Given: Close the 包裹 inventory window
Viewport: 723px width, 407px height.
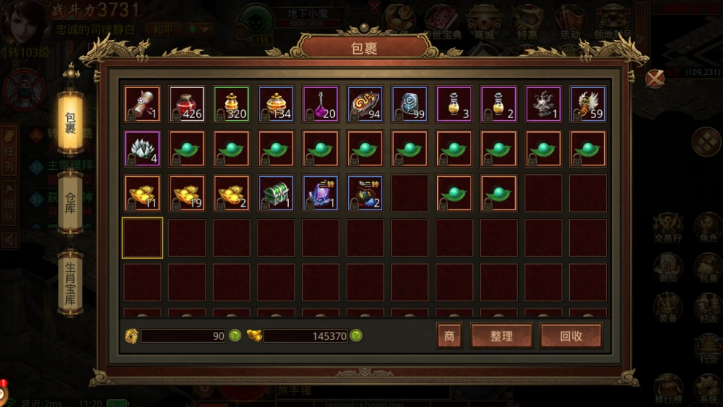Looking at the screenshot, I should (655, 77).
